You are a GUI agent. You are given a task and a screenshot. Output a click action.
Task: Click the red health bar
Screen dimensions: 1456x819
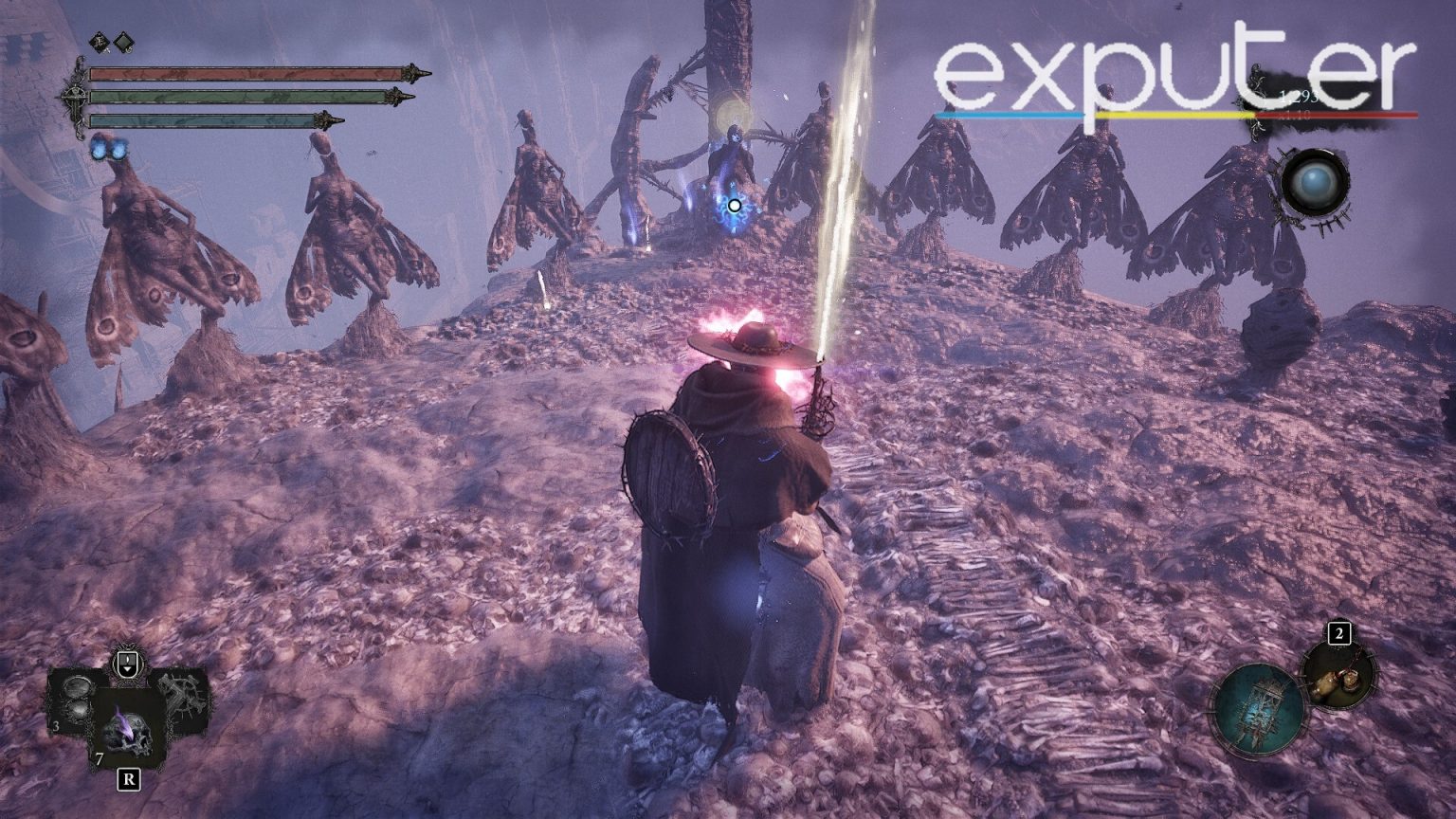246,72
